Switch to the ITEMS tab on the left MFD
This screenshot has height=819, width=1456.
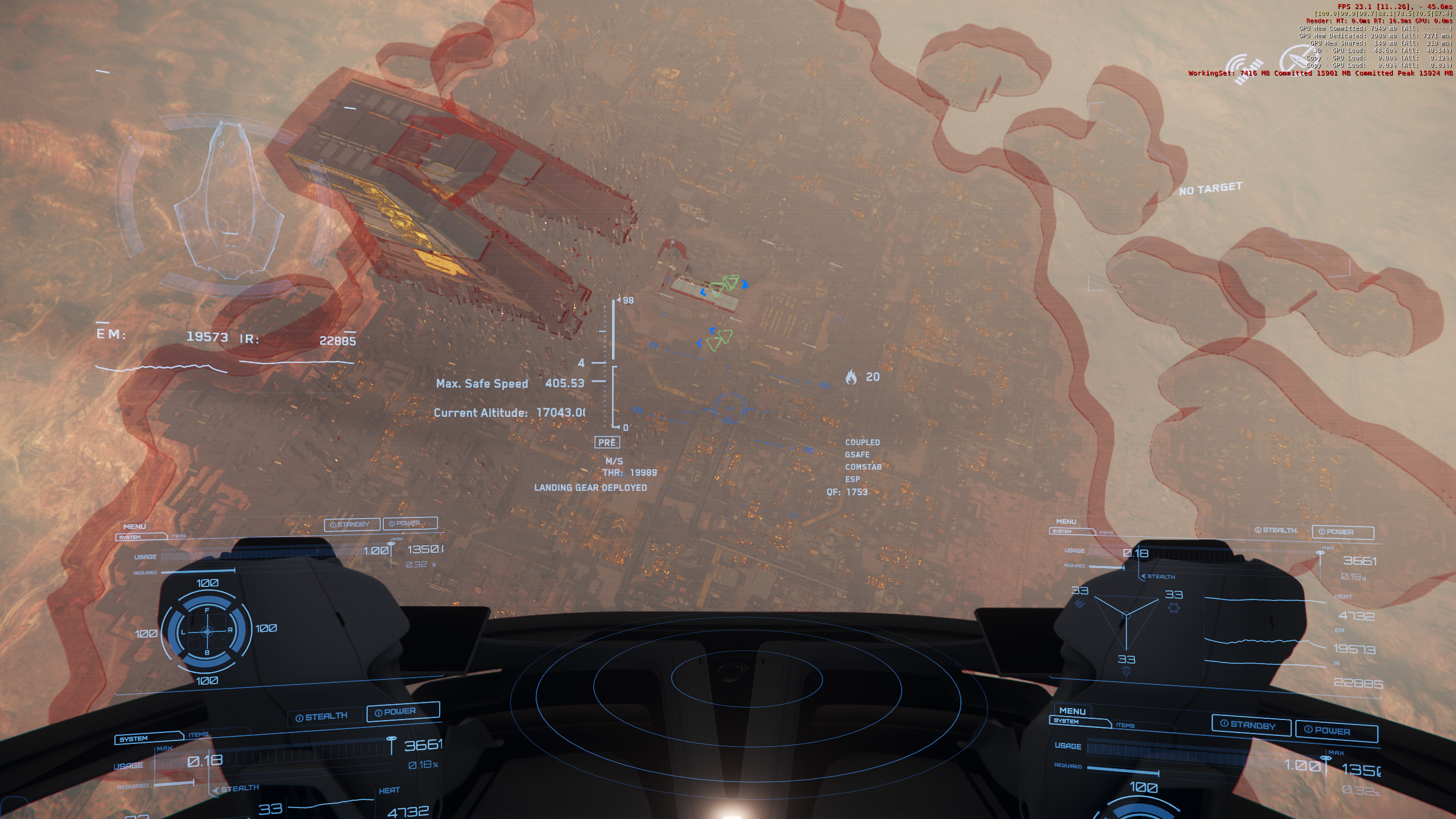point(179,536)
